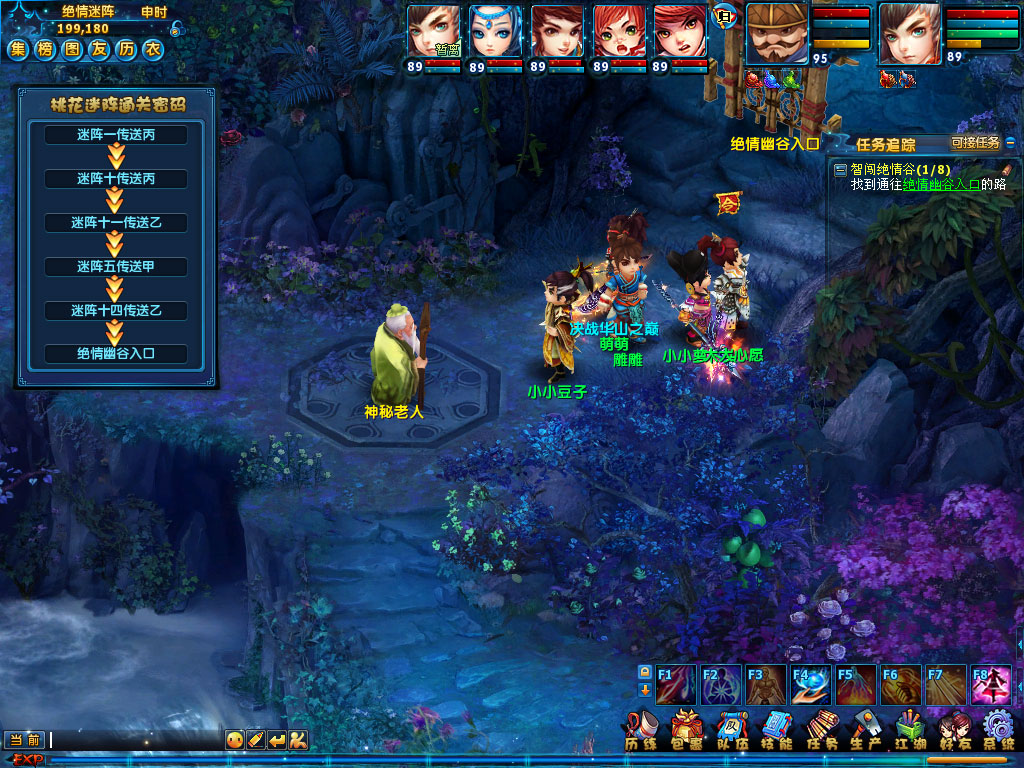This screenshot has height=768, width=1024.
Task: Open the 包裹 inventory bag
Action: click(686, 728)
